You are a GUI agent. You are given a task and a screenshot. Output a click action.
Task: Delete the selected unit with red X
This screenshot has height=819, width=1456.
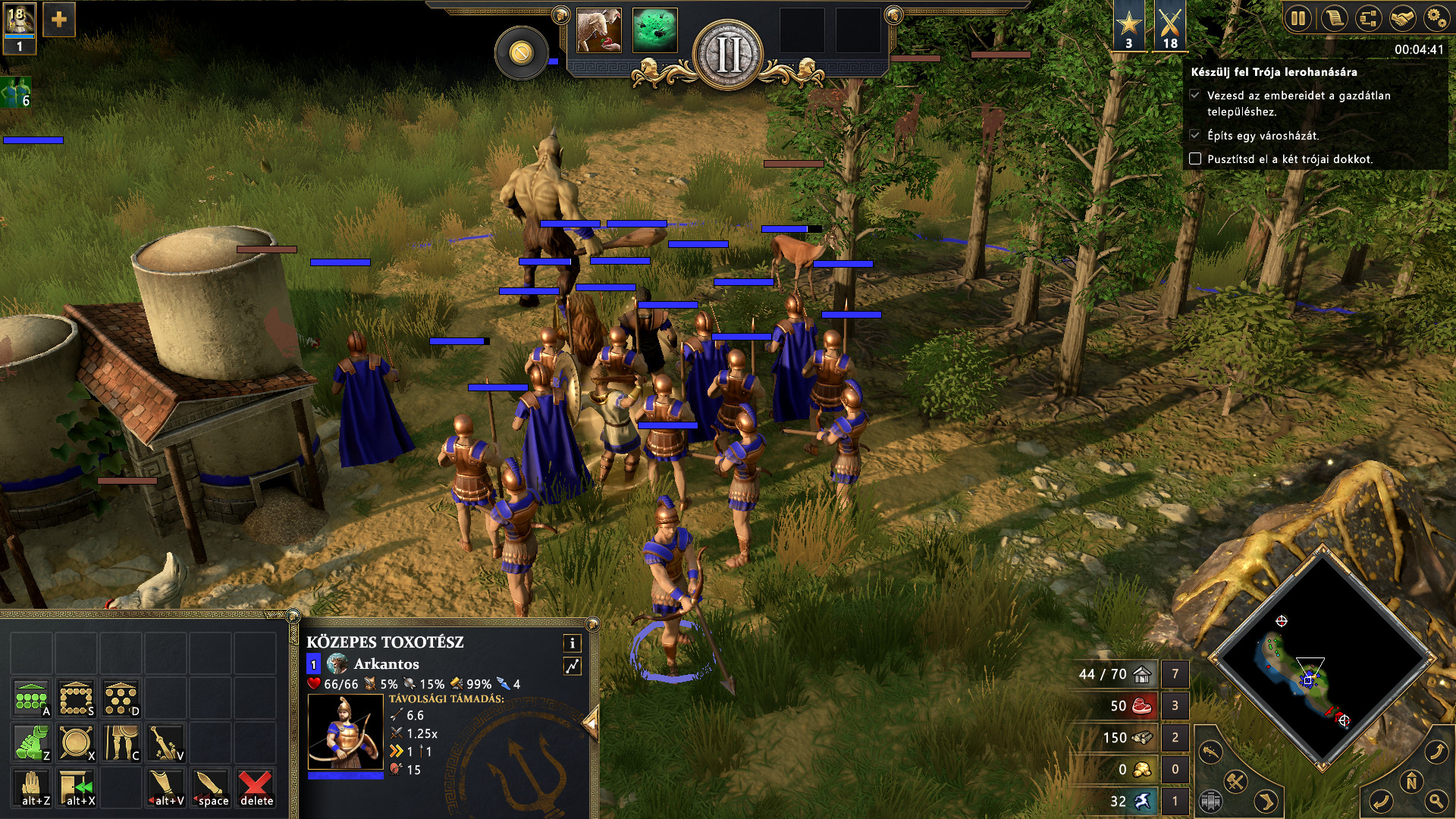coord(256,787)
